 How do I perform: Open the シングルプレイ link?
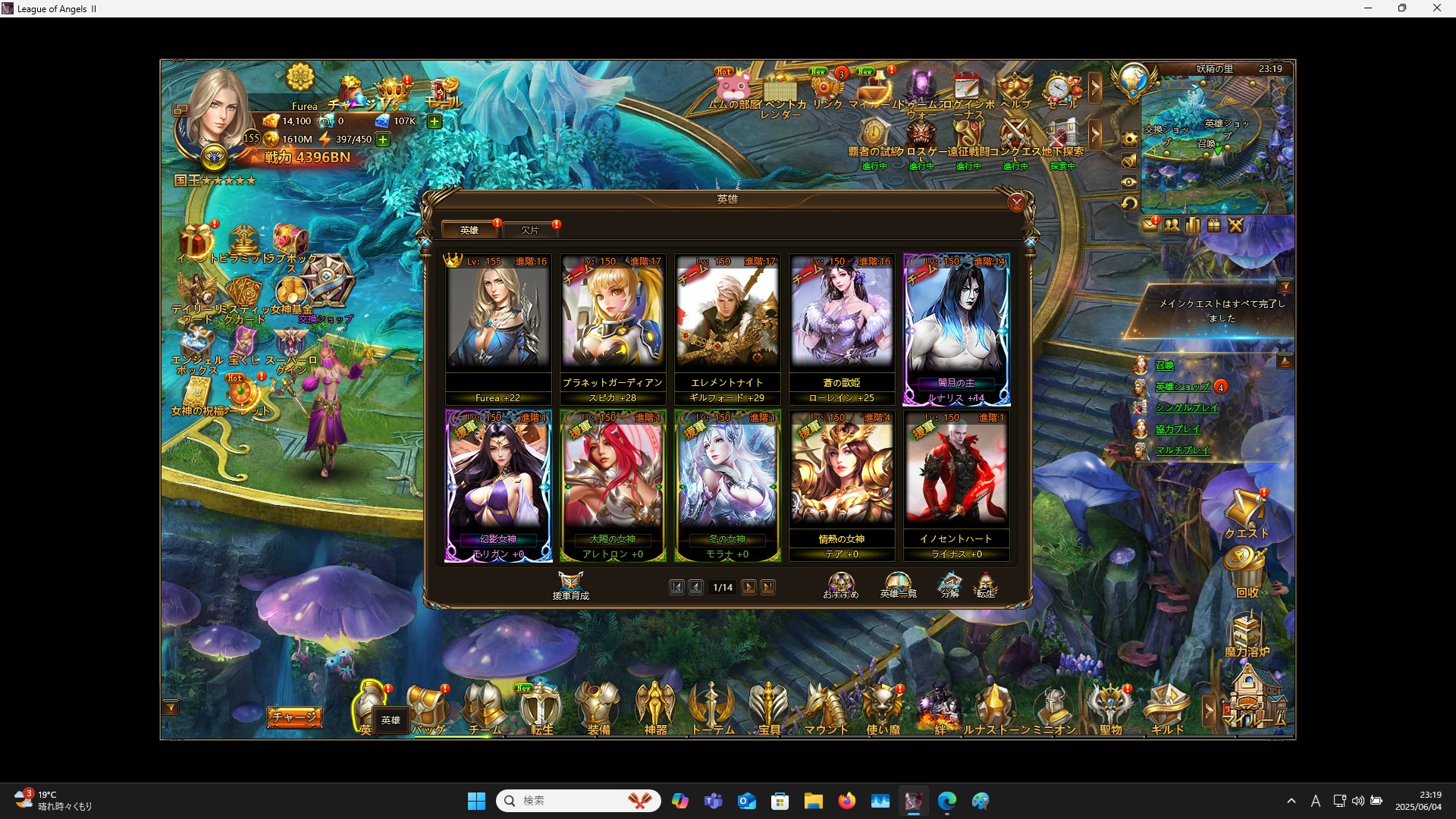1186,408
